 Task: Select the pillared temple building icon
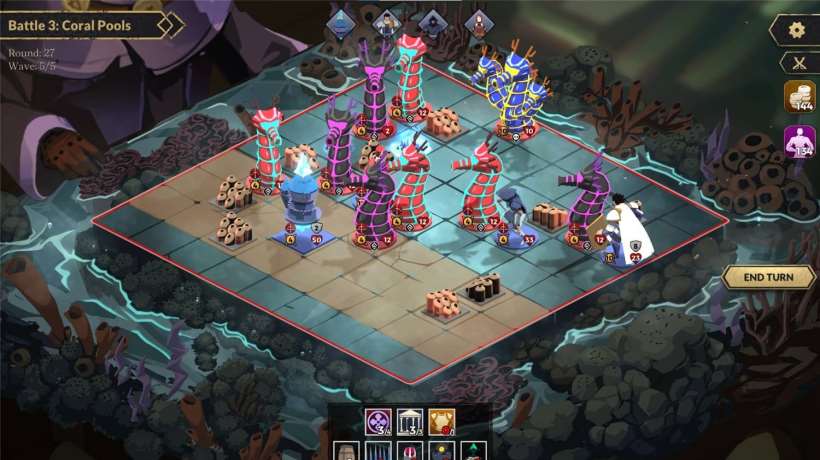click(x=410, y=422)
